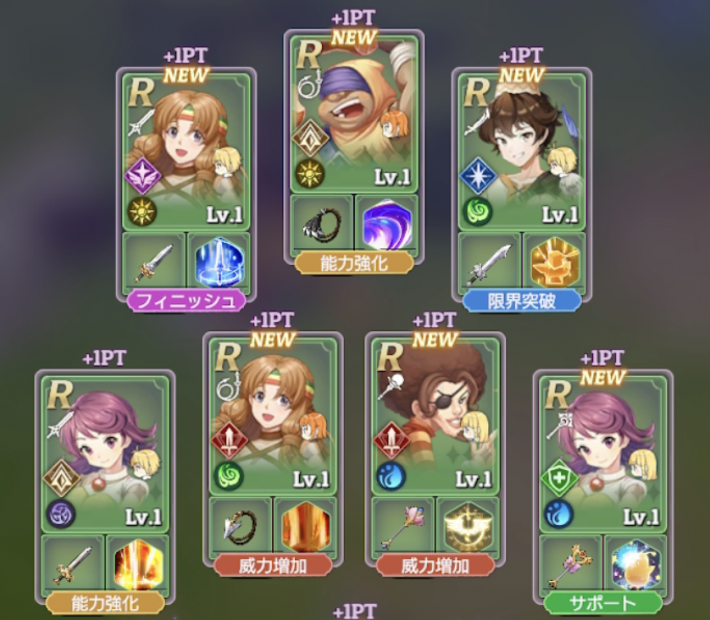Choose the bandana man character portrait
This screenshot has width=710, height=620.
point(357,112)
